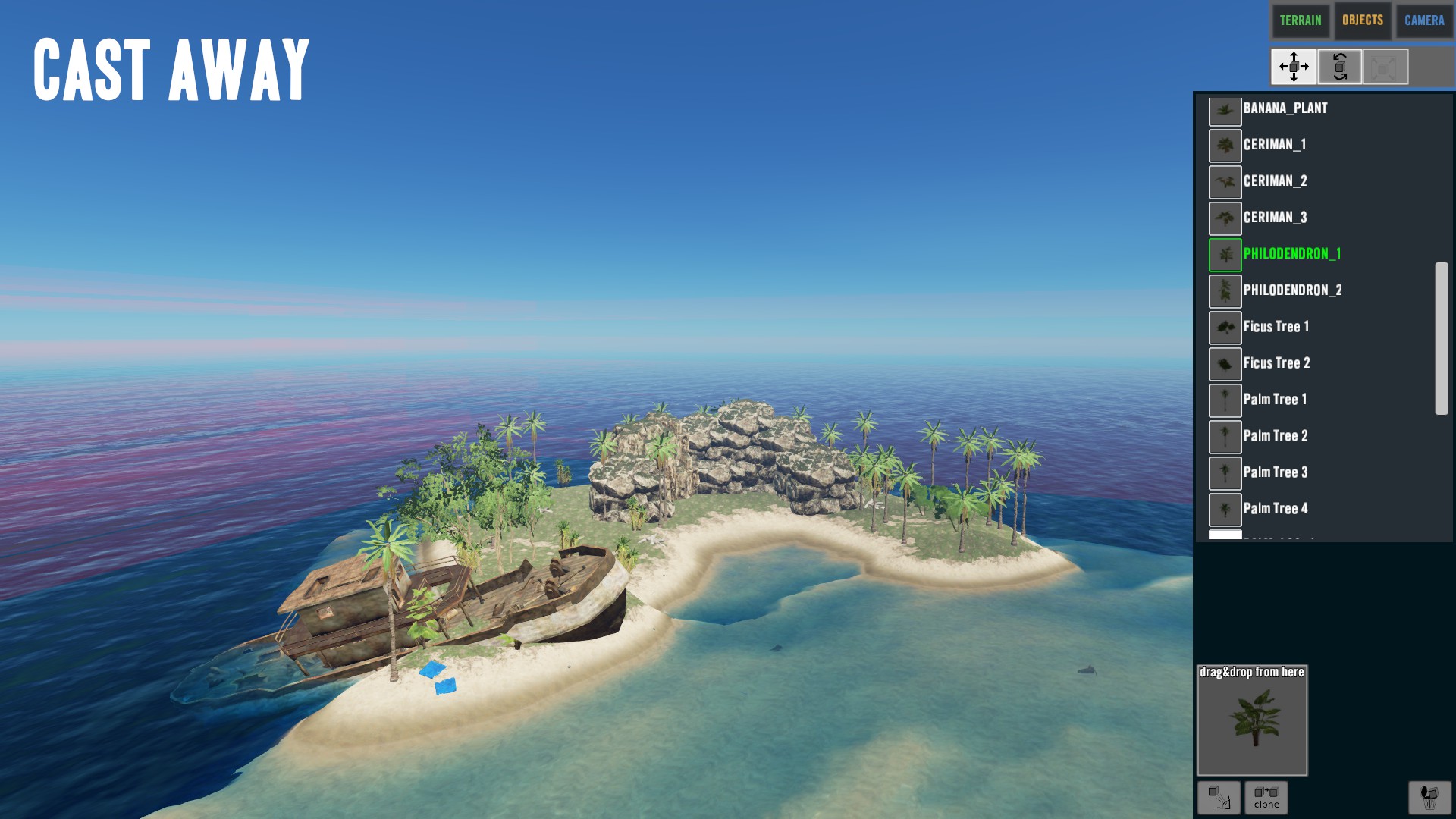Select the Palm Tree 1 entry
The width and height of the screenshot is (1456, 819).
[1275, 400]
